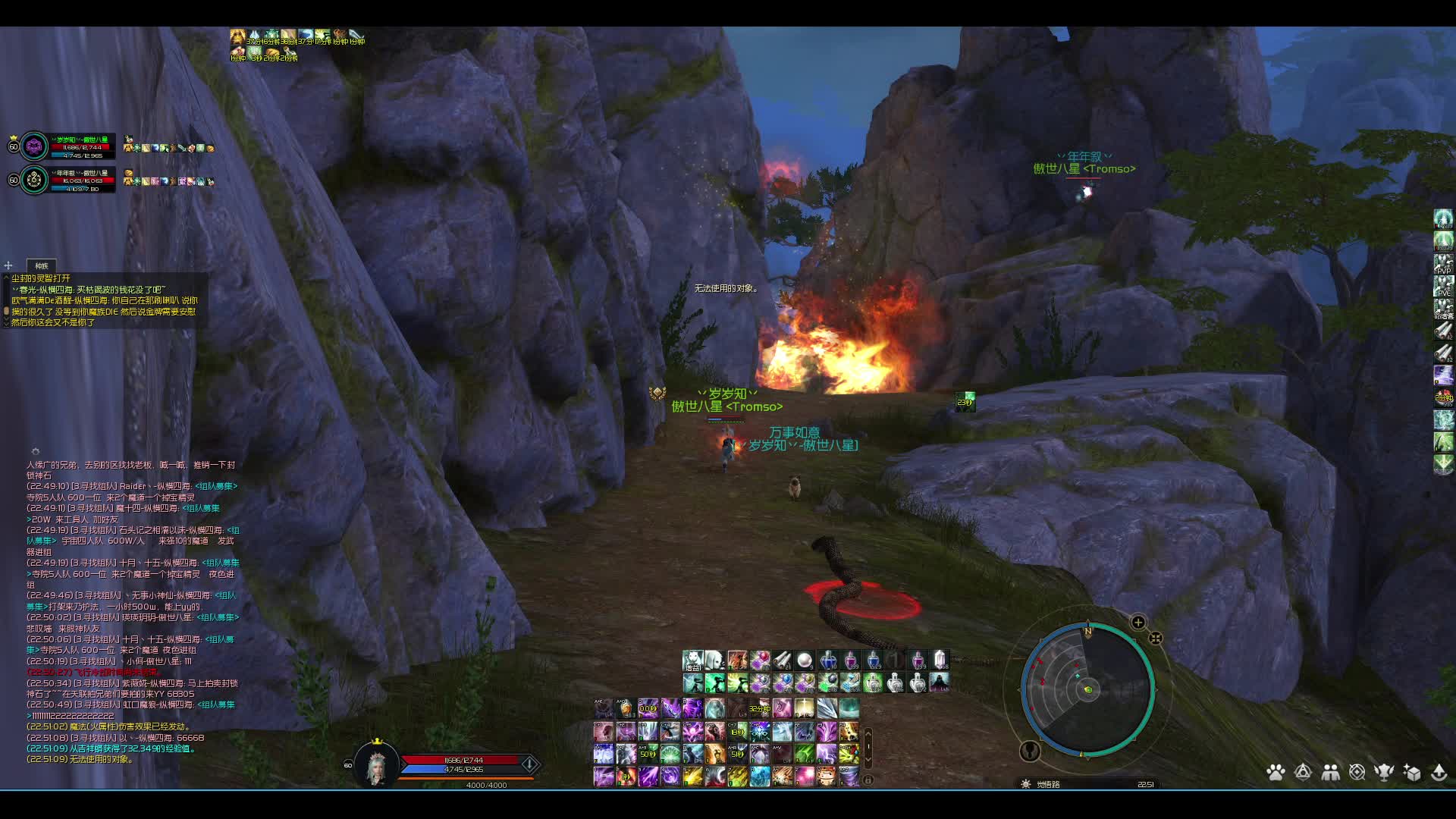
Task: Activate the glowing cross holy skill
Action: (x=804, y=709)
